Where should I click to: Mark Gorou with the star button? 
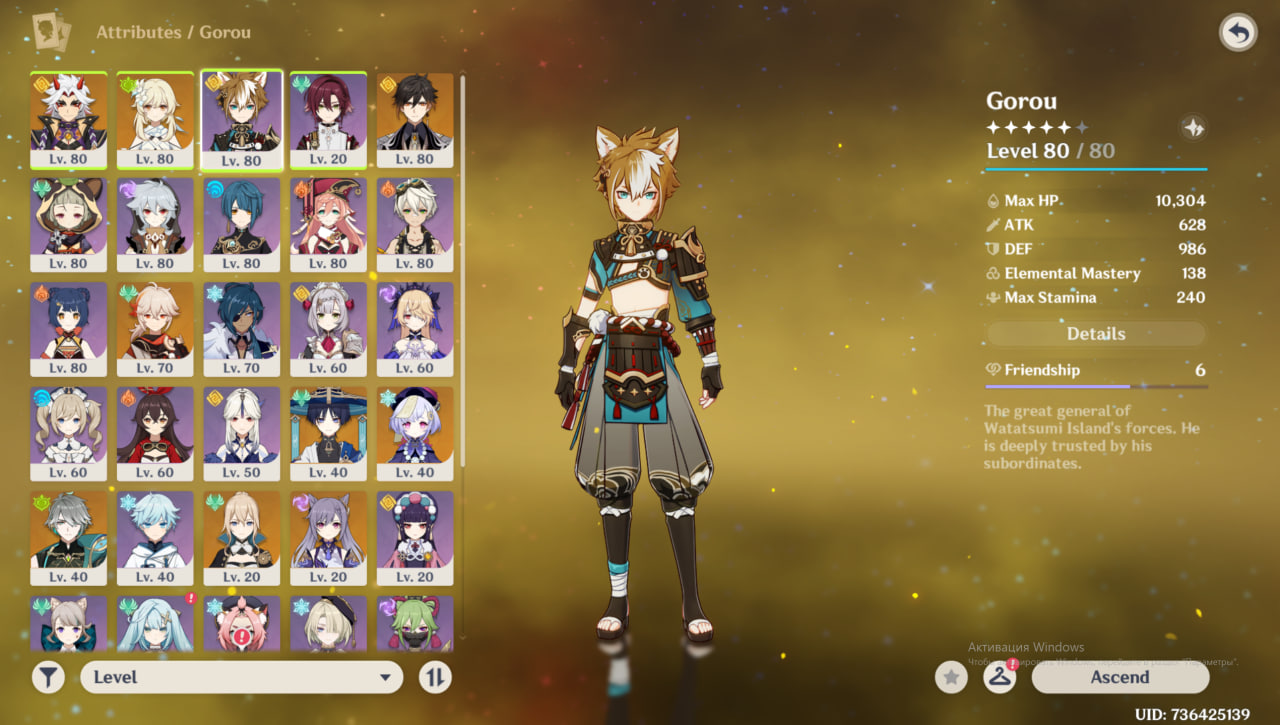pos(951,677)
